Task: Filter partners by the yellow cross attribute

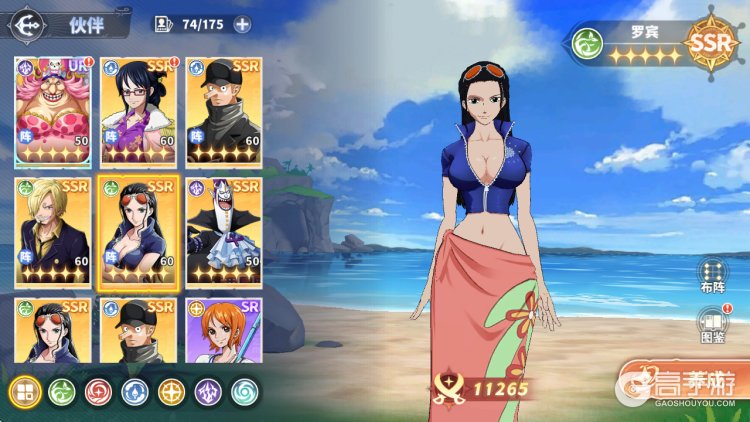Action: pos(172,392)
